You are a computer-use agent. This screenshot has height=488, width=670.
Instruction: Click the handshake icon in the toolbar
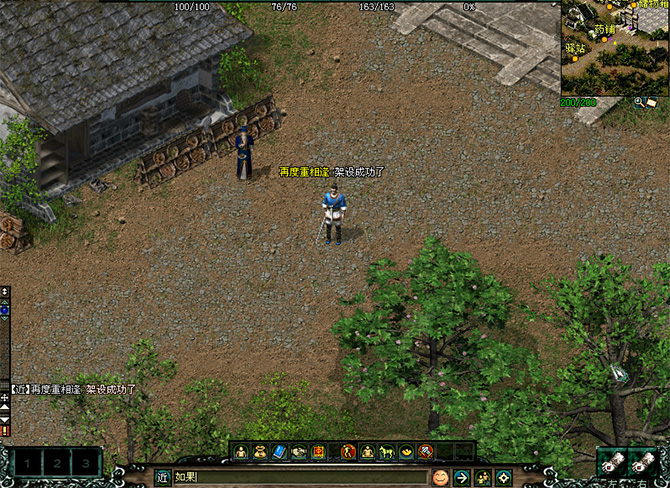point(299,452)
